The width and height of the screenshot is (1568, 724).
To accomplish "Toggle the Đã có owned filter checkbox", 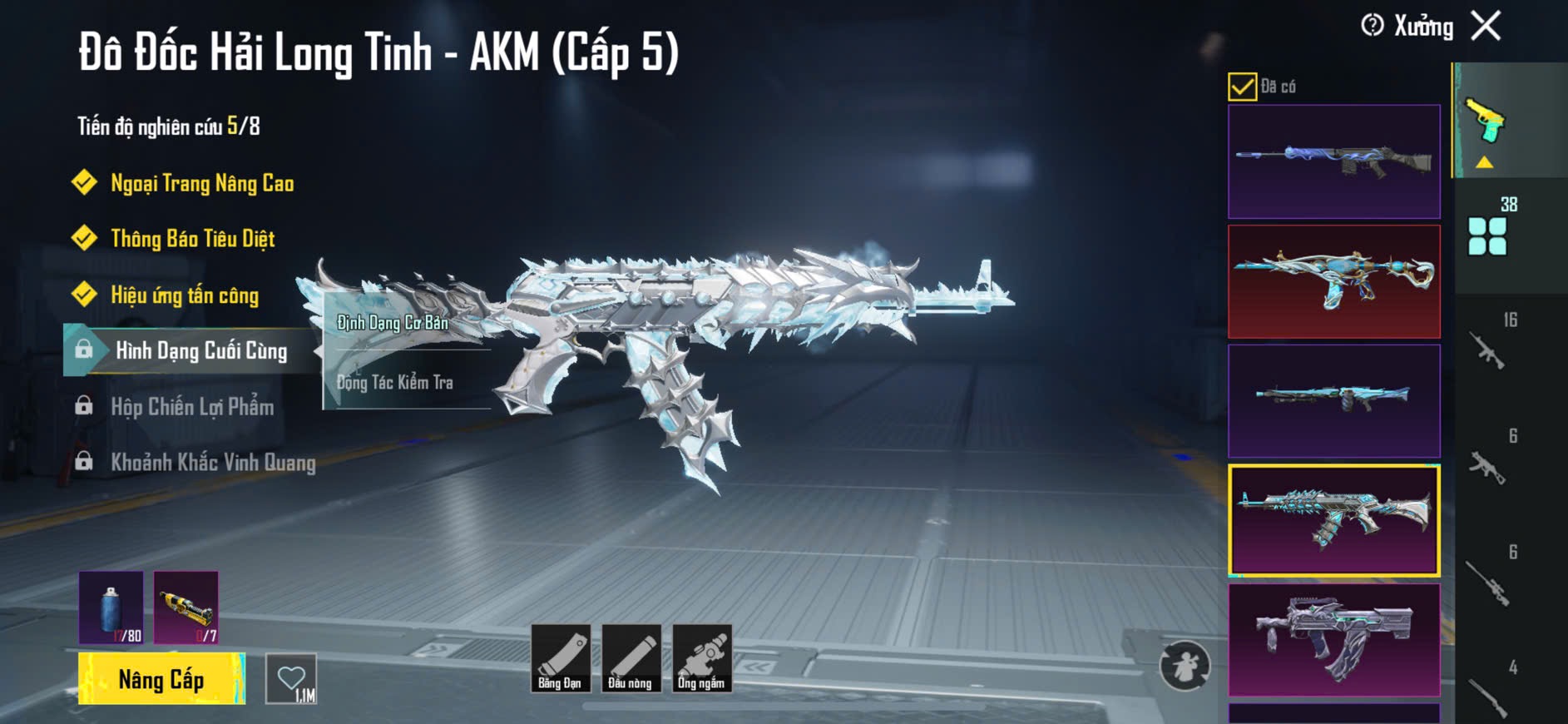I will tap(1242, 87).
